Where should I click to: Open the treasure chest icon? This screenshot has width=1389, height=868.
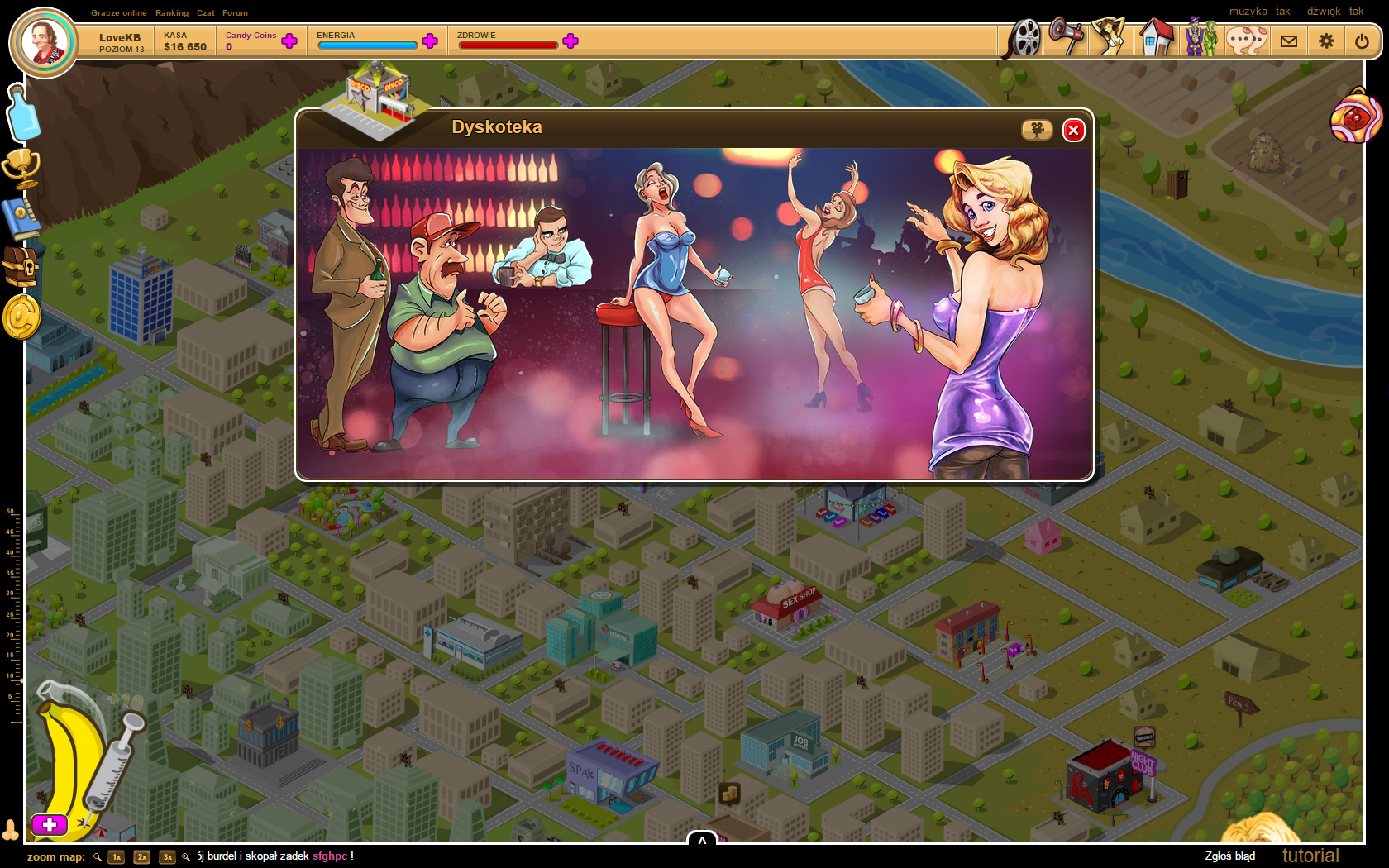pos(21,268)
